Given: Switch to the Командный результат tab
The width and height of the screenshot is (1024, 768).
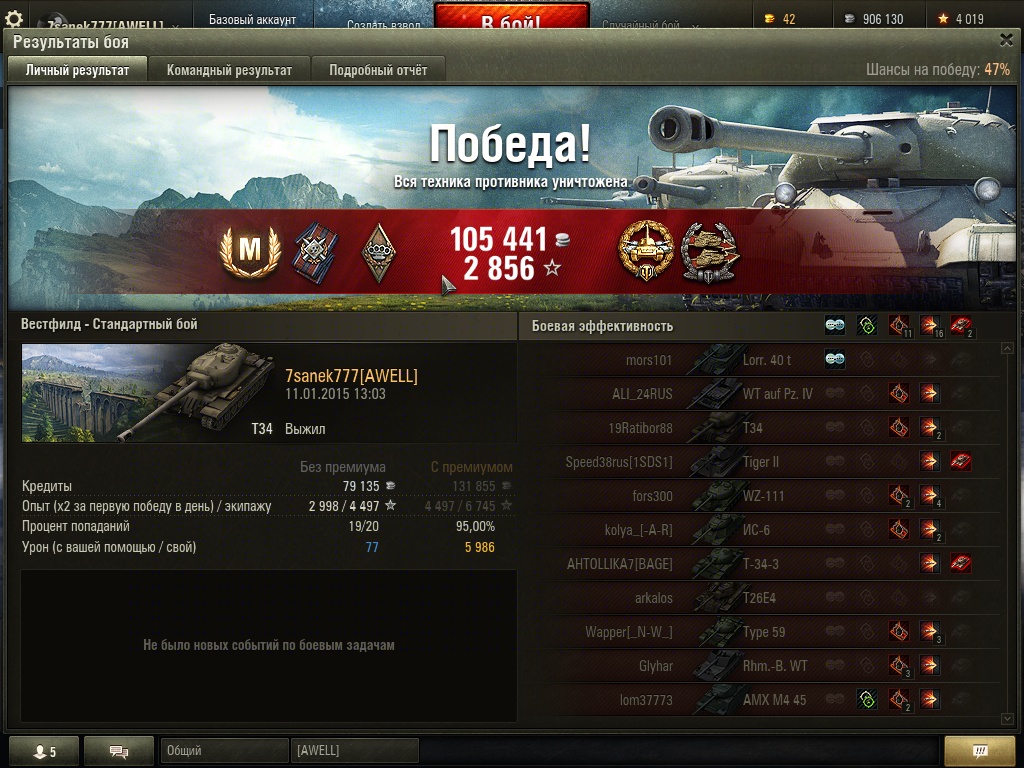Looking at the screenshot, I should click(x=229, y=70).
